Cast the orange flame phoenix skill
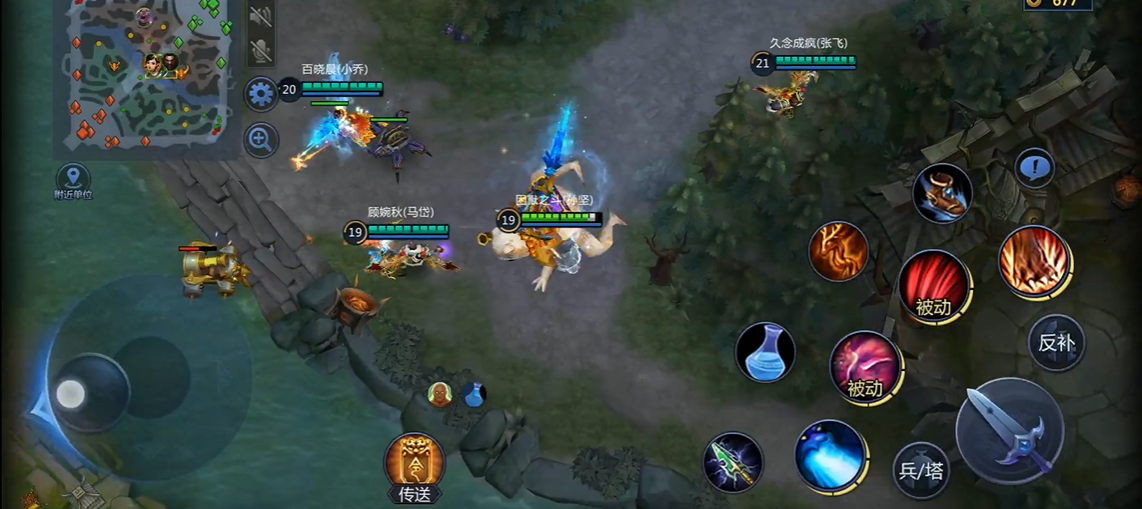 click(x=838, y=251)
